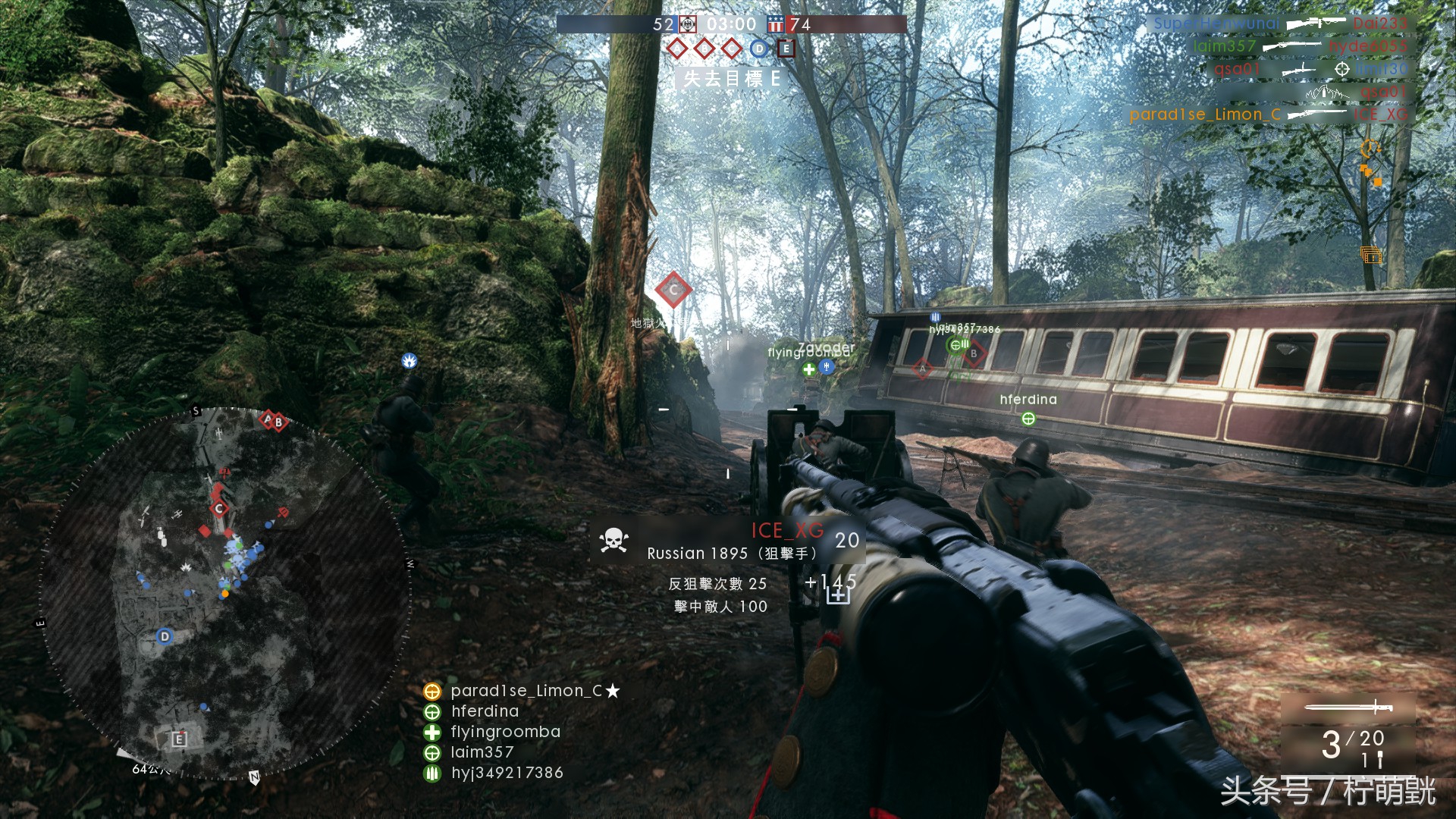Select the ICE_XG kill feed entry
The width and height of the screenshot is (1456, 819).
coord(1381,115)
